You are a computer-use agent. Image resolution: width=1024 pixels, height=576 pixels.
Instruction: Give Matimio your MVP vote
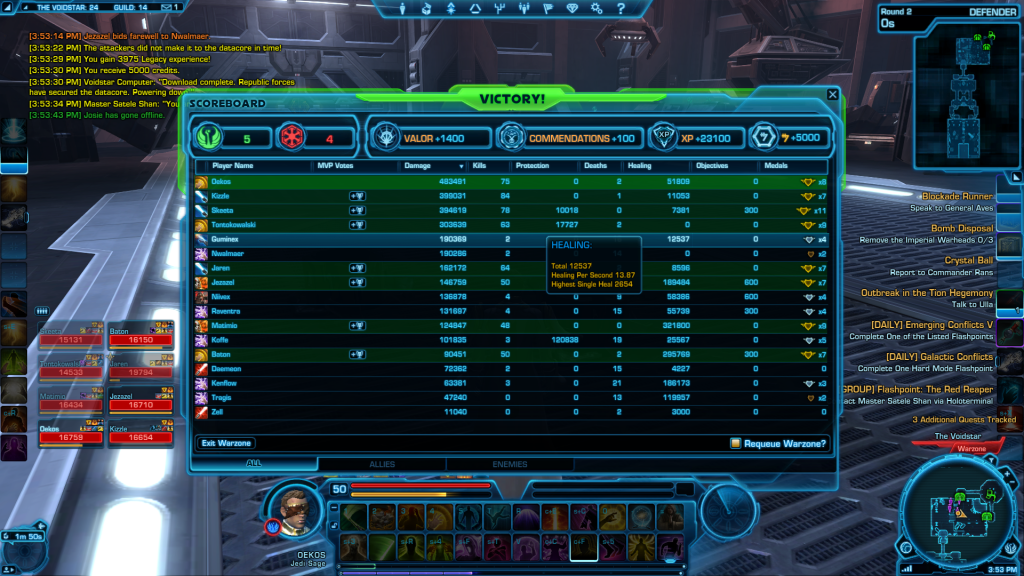pos(356,326)
